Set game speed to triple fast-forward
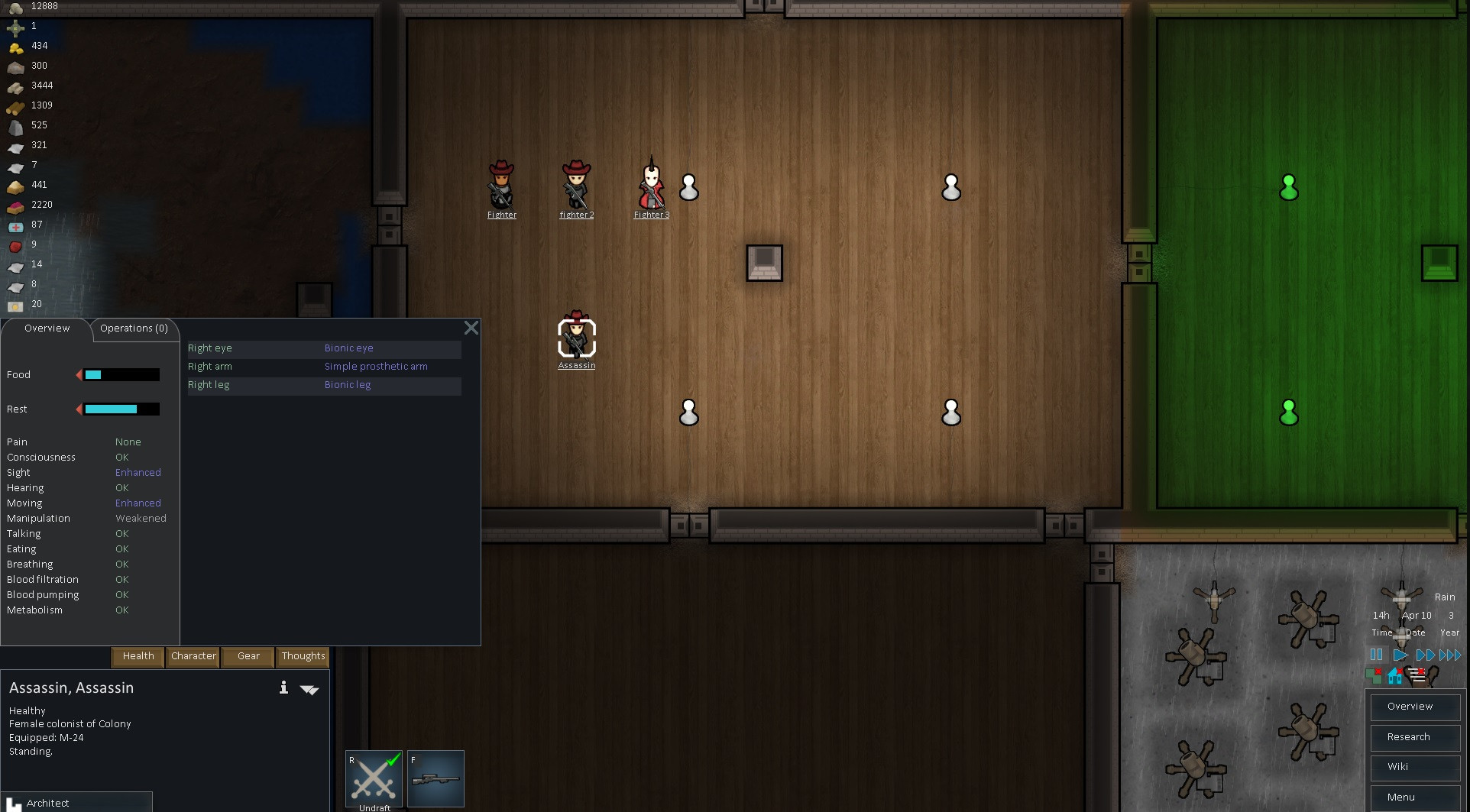1470x812 pixels. click(x=1450, y=655)
